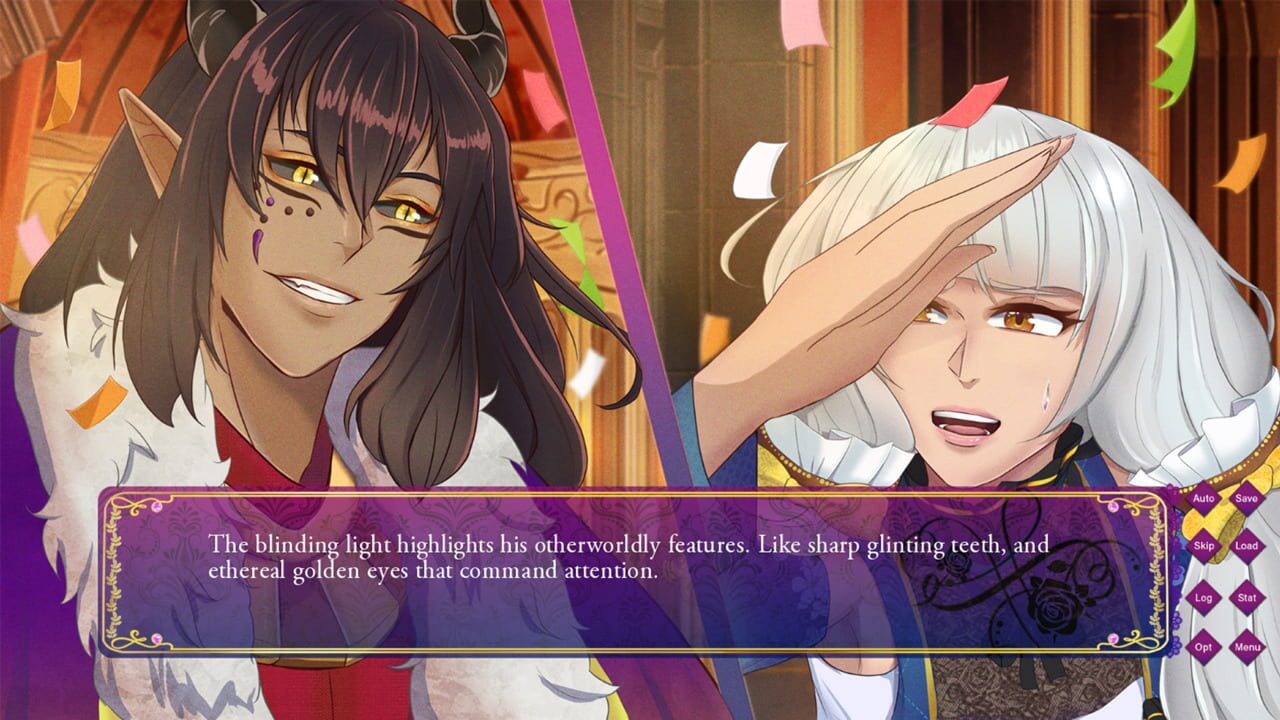Enable auto-advance reading mode
Screen dimensions: 1280x720
[1203, 499]
